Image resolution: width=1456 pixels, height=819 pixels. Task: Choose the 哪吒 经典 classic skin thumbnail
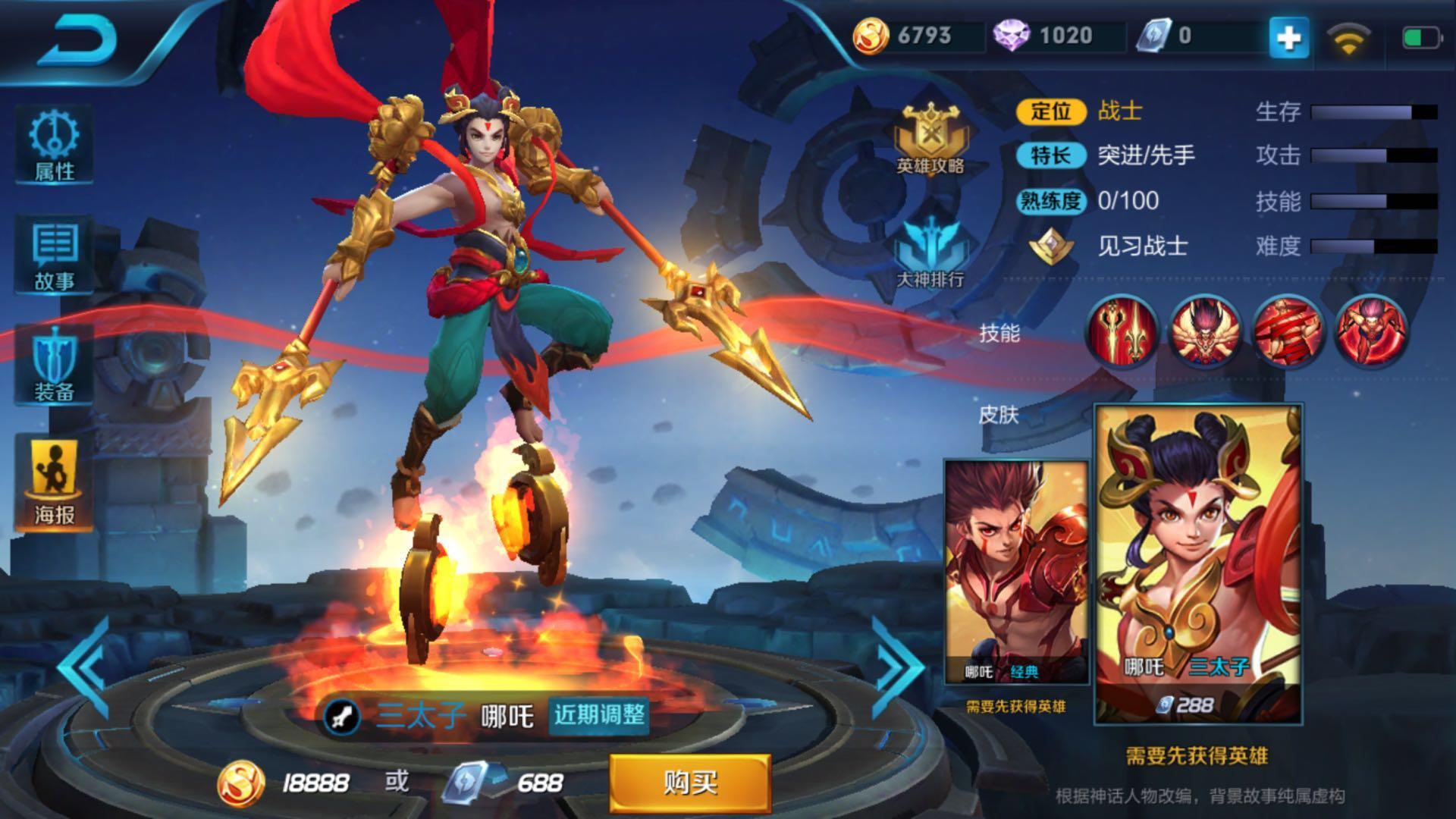(1015, 573)
